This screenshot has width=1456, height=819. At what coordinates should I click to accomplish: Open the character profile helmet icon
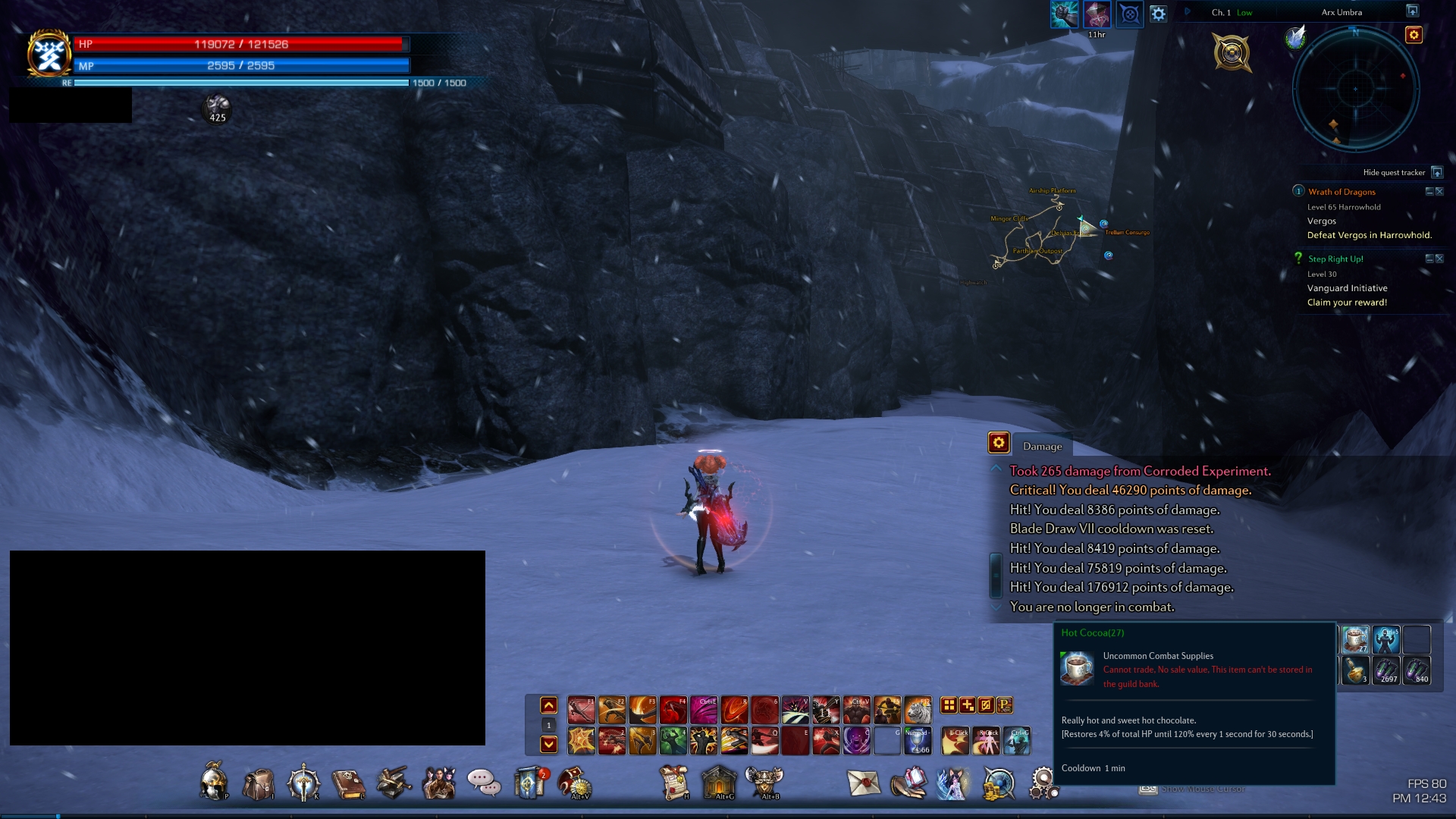click(x=213, y=781)
